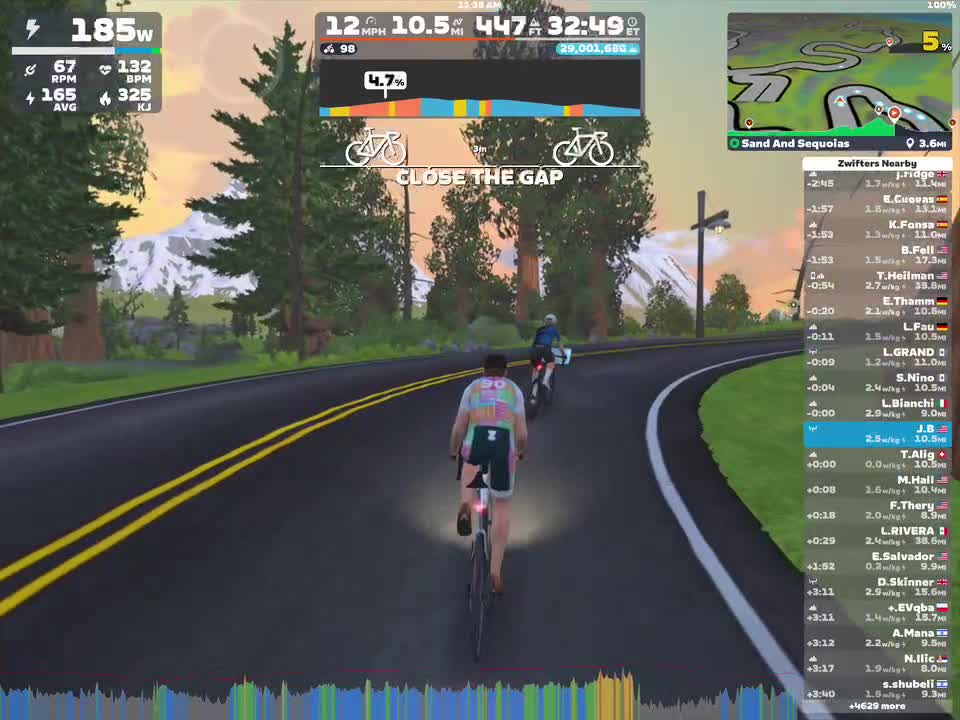Screen dimensions: 960x720
Task: Select E.Thamm from Zwifters Nearby
Action: (878, 306)
